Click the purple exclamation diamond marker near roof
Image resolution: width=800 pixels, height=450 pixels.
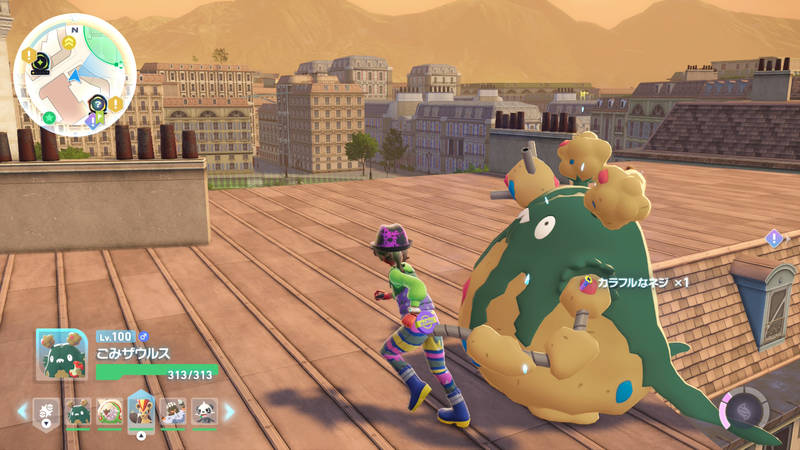point(774,238)
